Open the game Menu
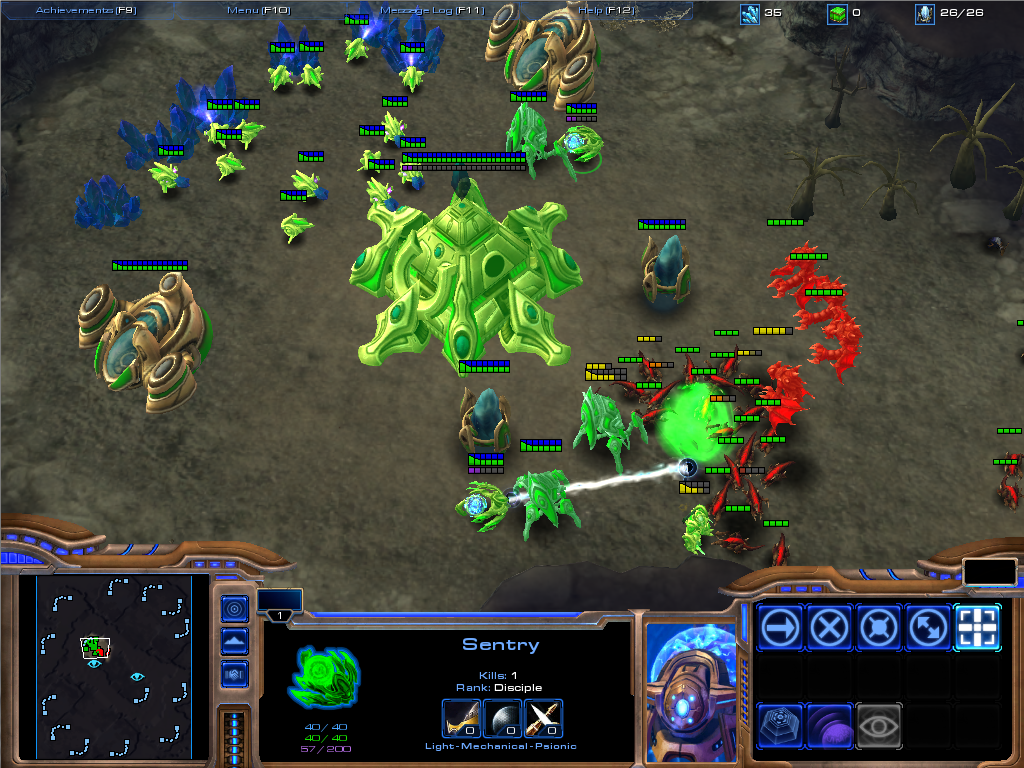This screenshot has height=768, width=1024. point(257,10)
